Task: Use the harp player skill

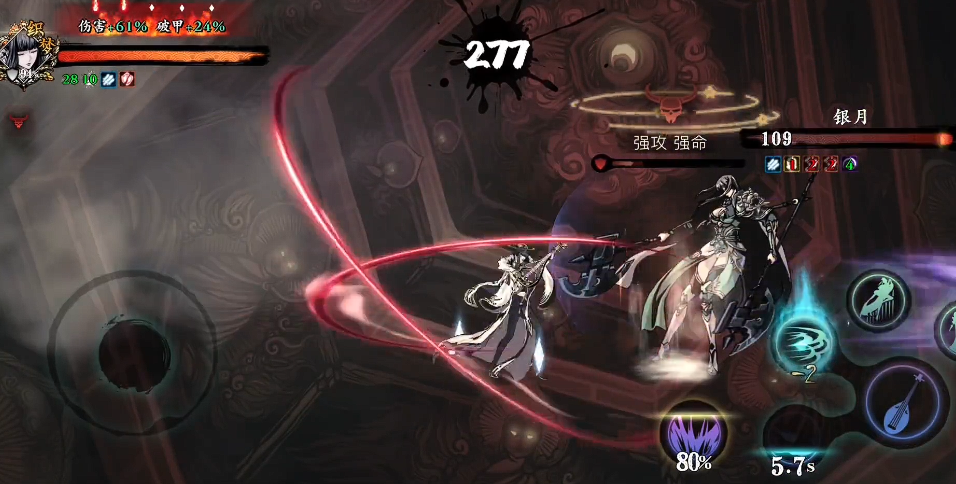Action: pos(879,299)
